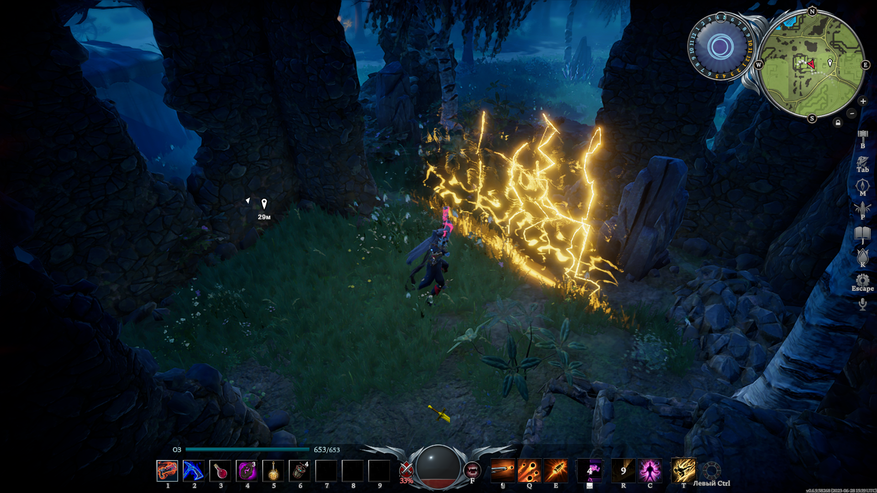The width and height of the screenshot is (877, 493).
Task: Open the Escape settings gear icon
Action: tap(862, 279)
